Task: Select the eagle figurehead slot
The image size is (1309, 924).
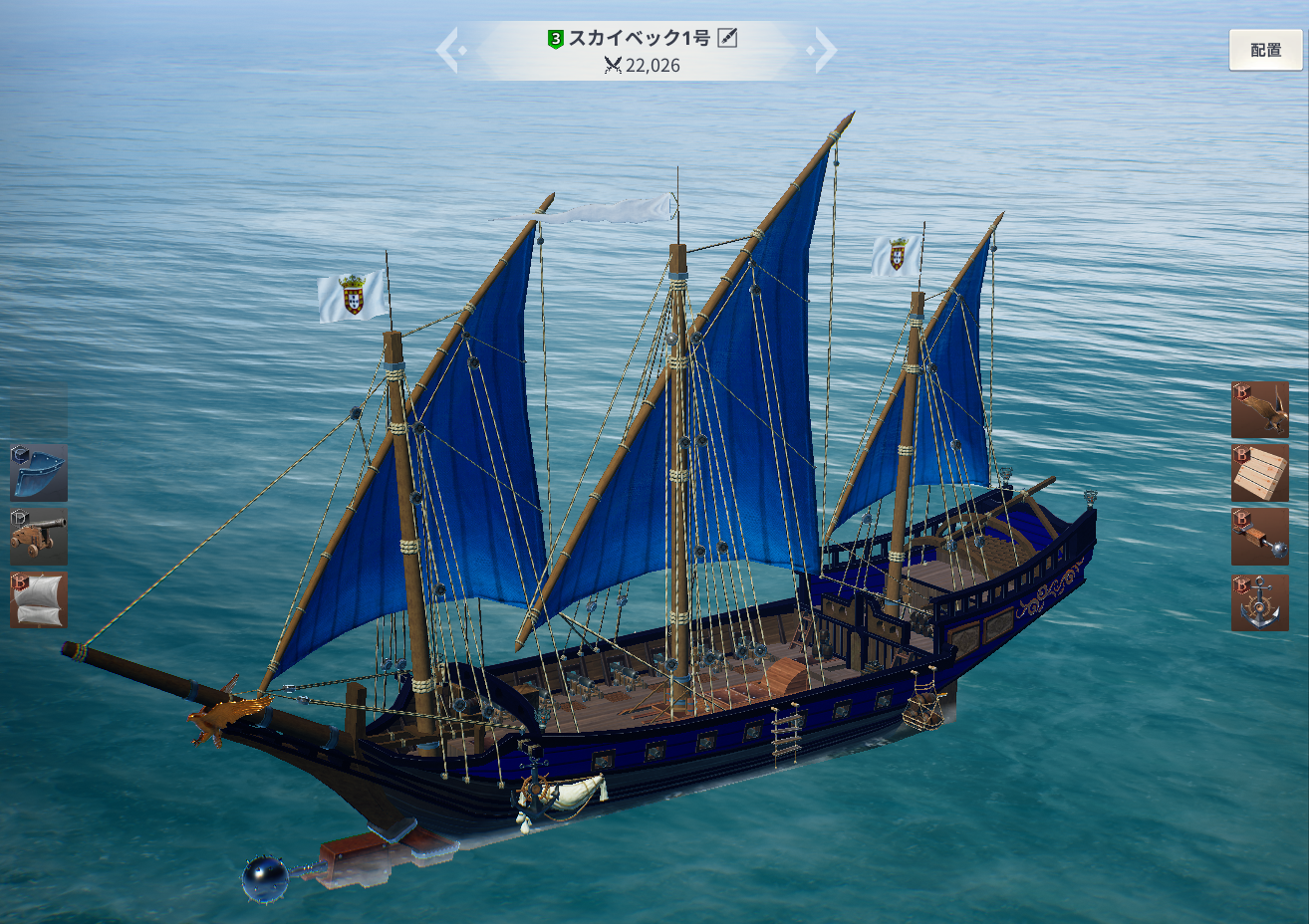Action: (x=1260, y=409)
